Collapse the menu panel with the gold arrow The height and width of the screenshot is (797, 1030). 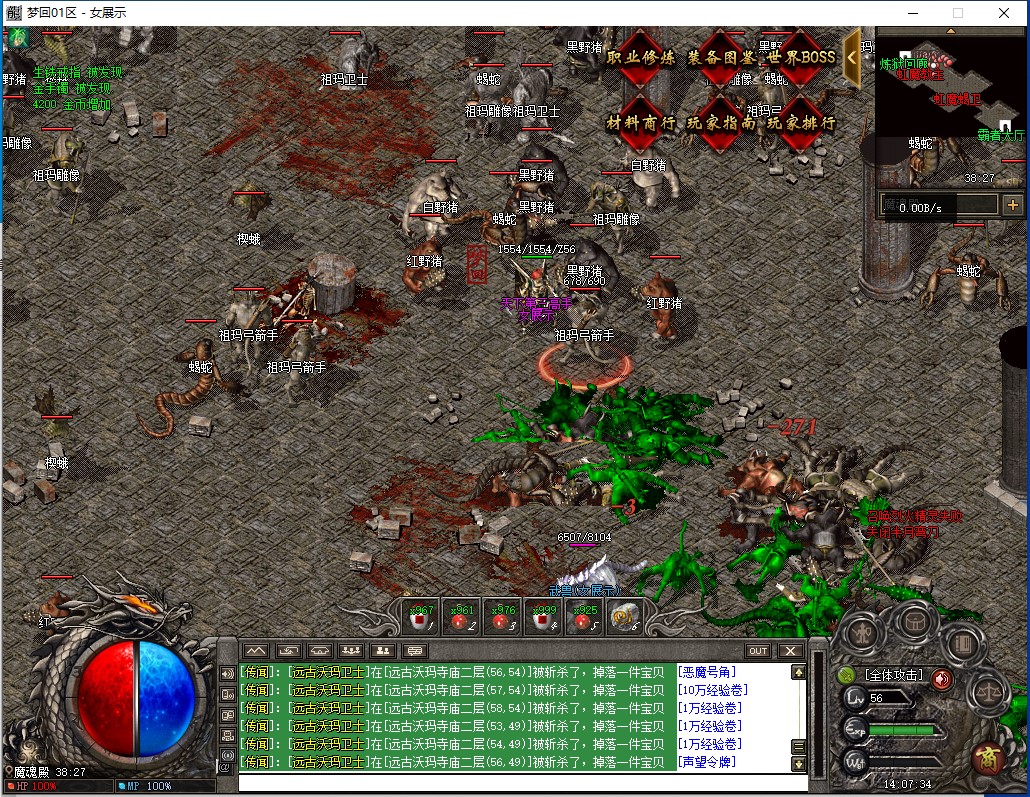(x=852, y=57)
